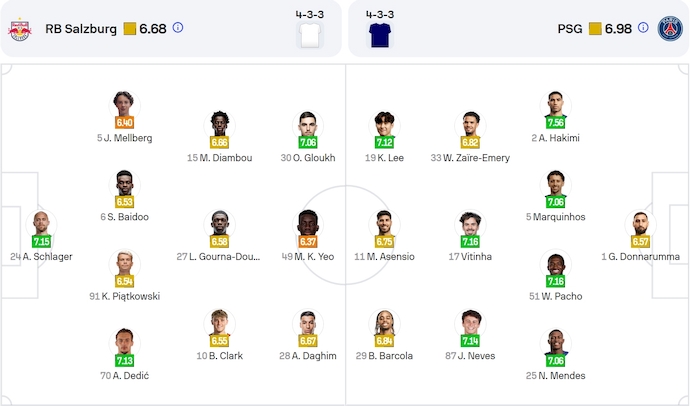This screenshot has width=690, height=406.
Task: Open RB Salzburg team rating info icon
Action: [x=178, y=28]
